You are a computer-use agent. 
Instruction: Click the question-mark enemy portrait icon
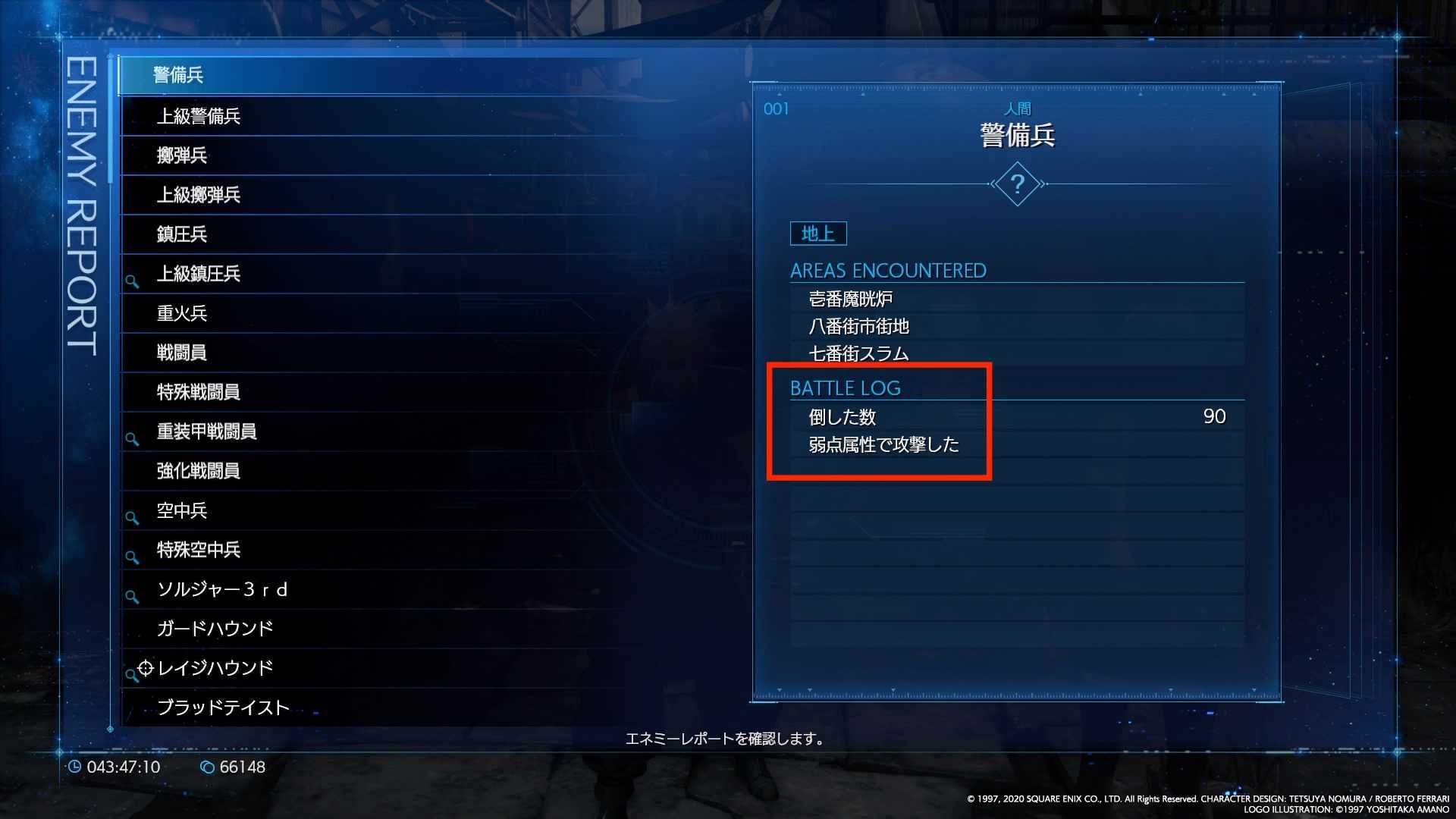tap(1017, 184)
